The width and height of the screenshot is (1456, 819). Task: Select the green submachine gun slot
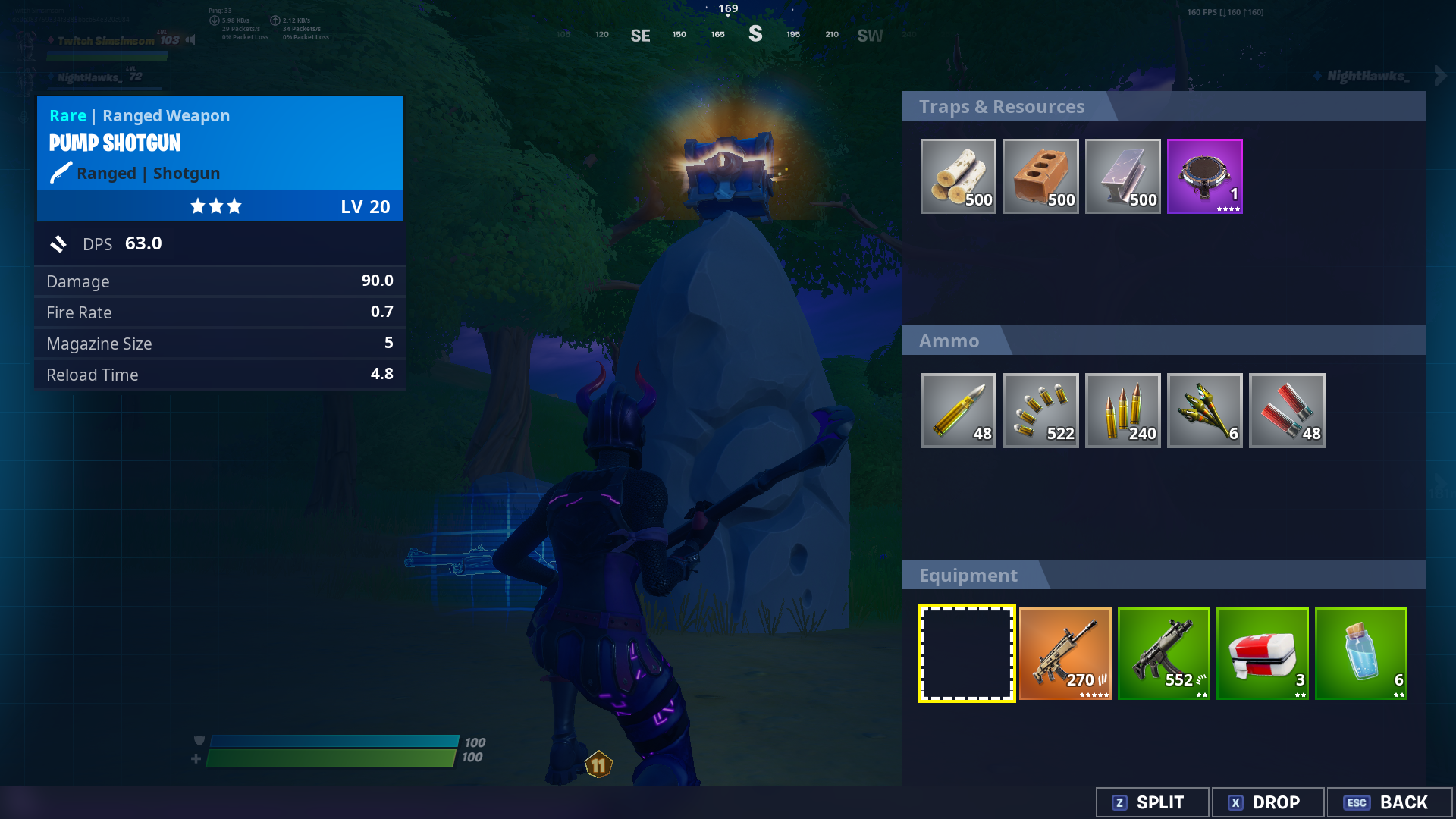pyautogui.click(x=1163, y=654)
